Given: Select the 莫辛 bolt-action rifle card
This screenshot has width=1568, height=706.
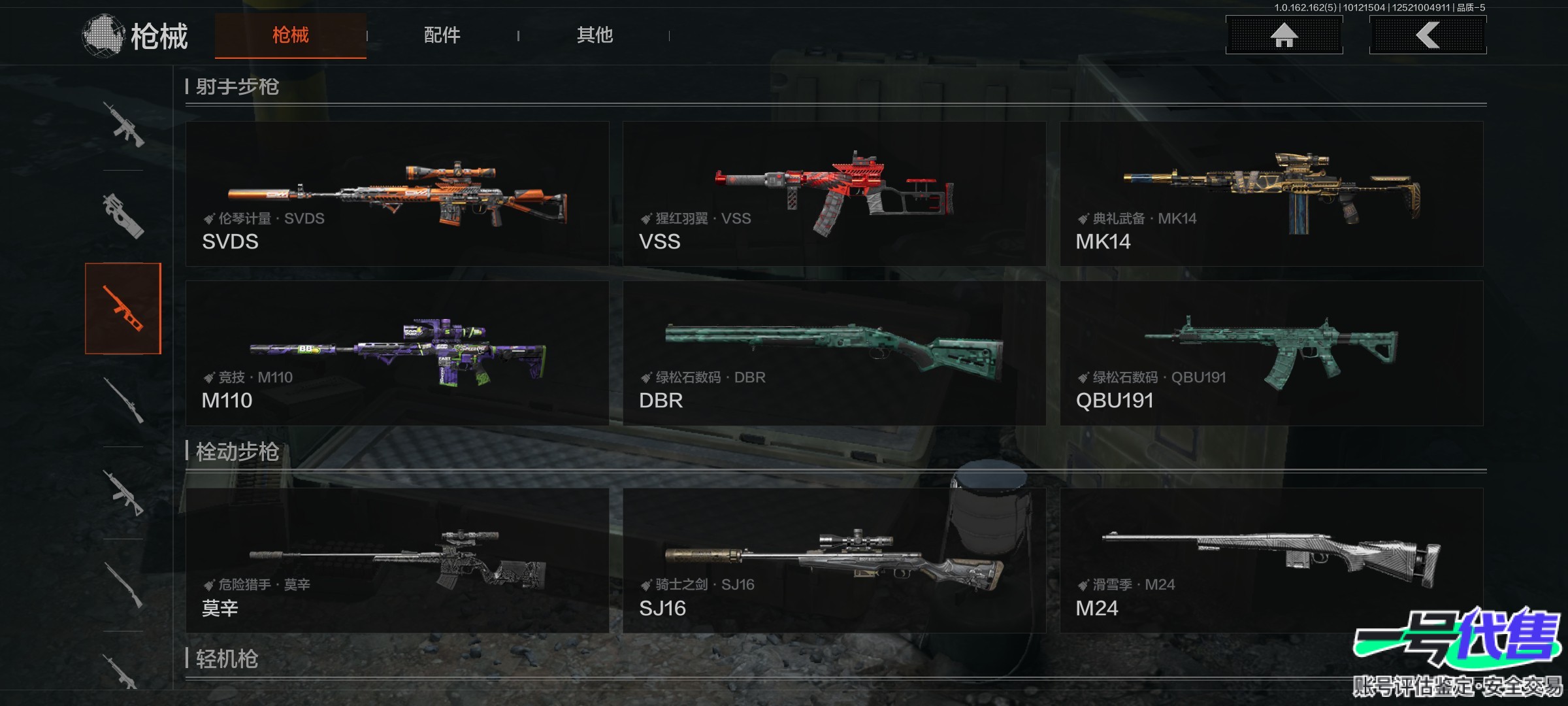Looking at the screenshot, I should [397, 560].
